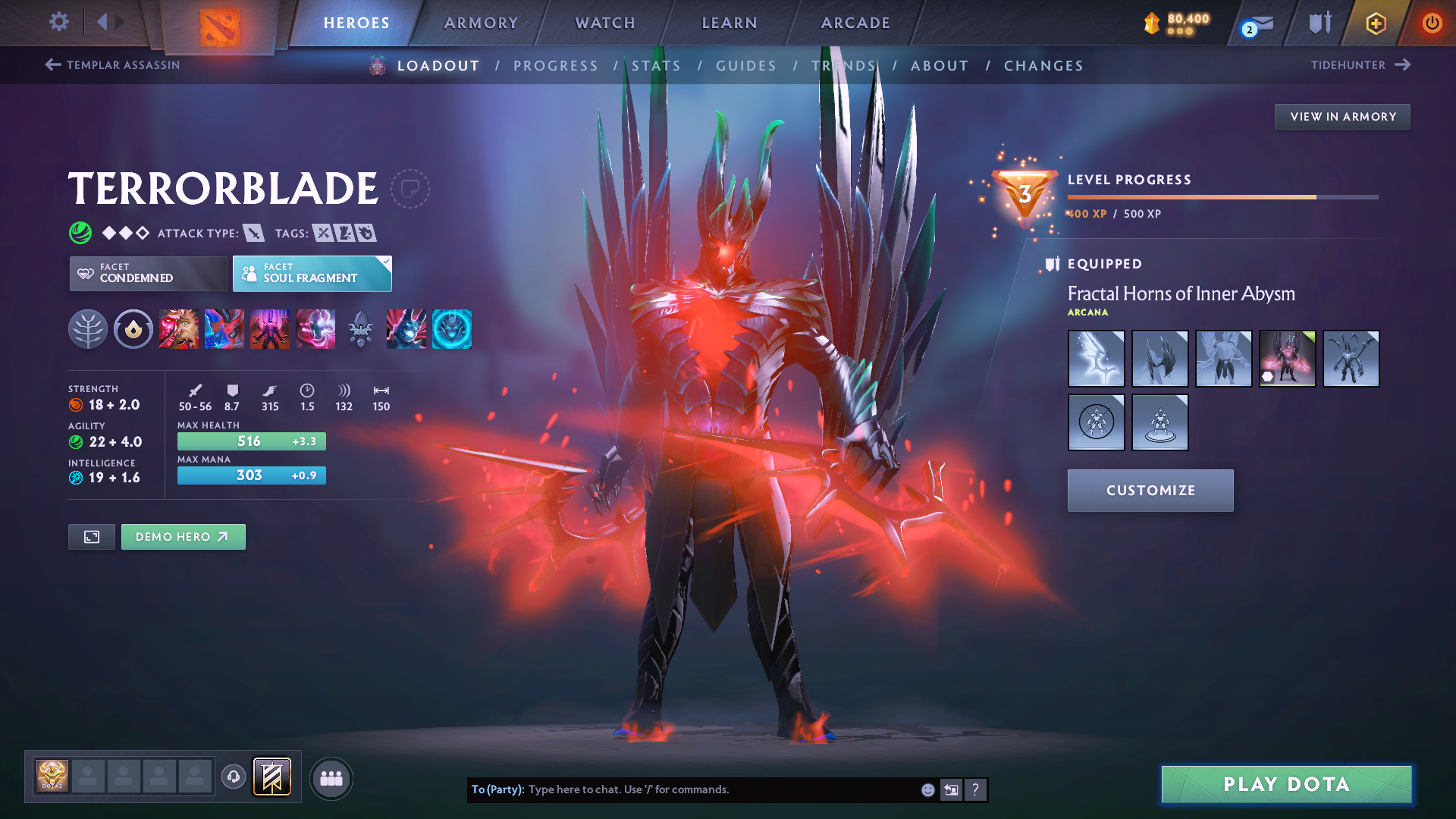Go to the Learn tab

click(730, 23)
